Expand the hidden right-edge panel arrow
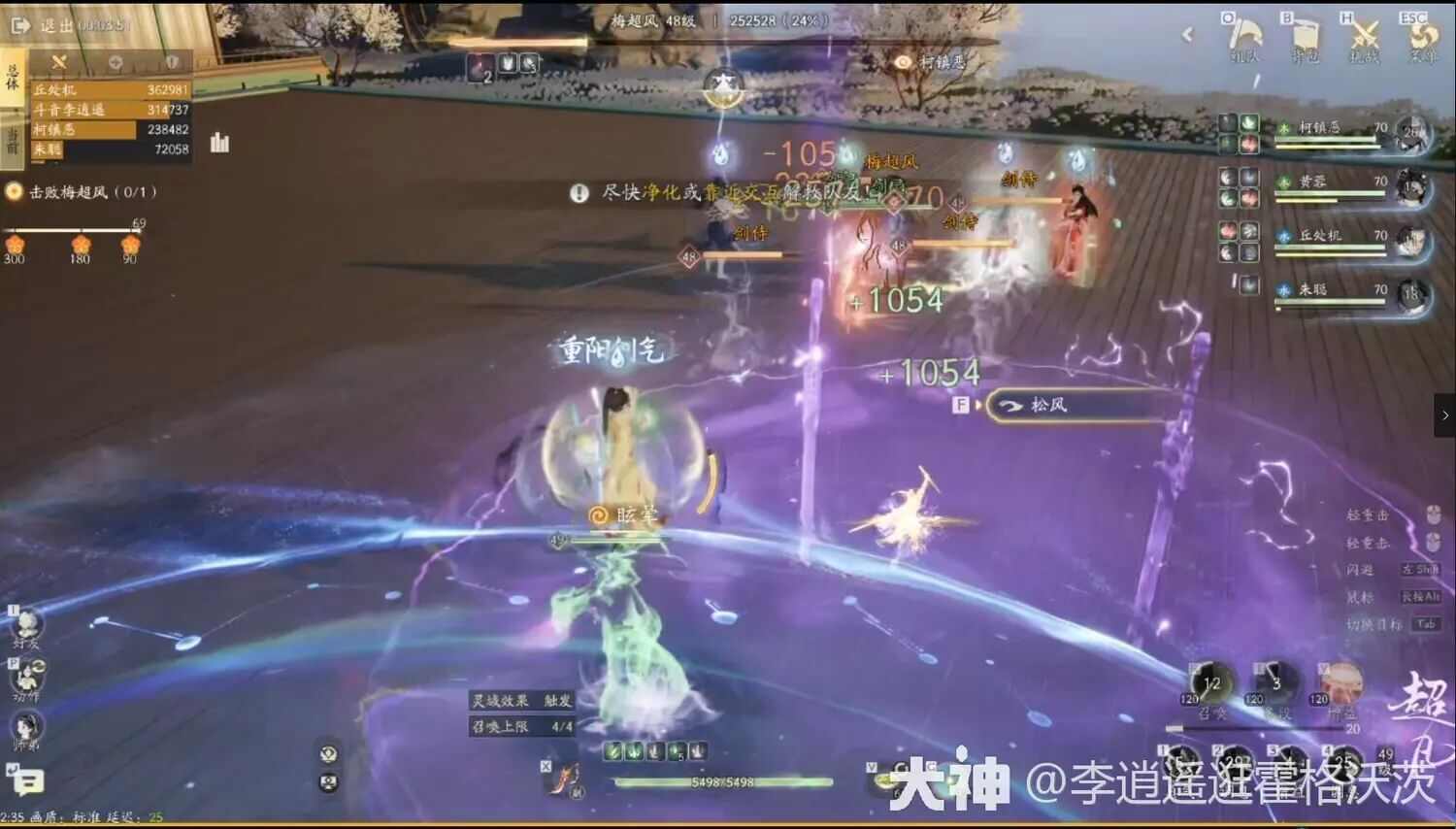 coord(1446,415)
